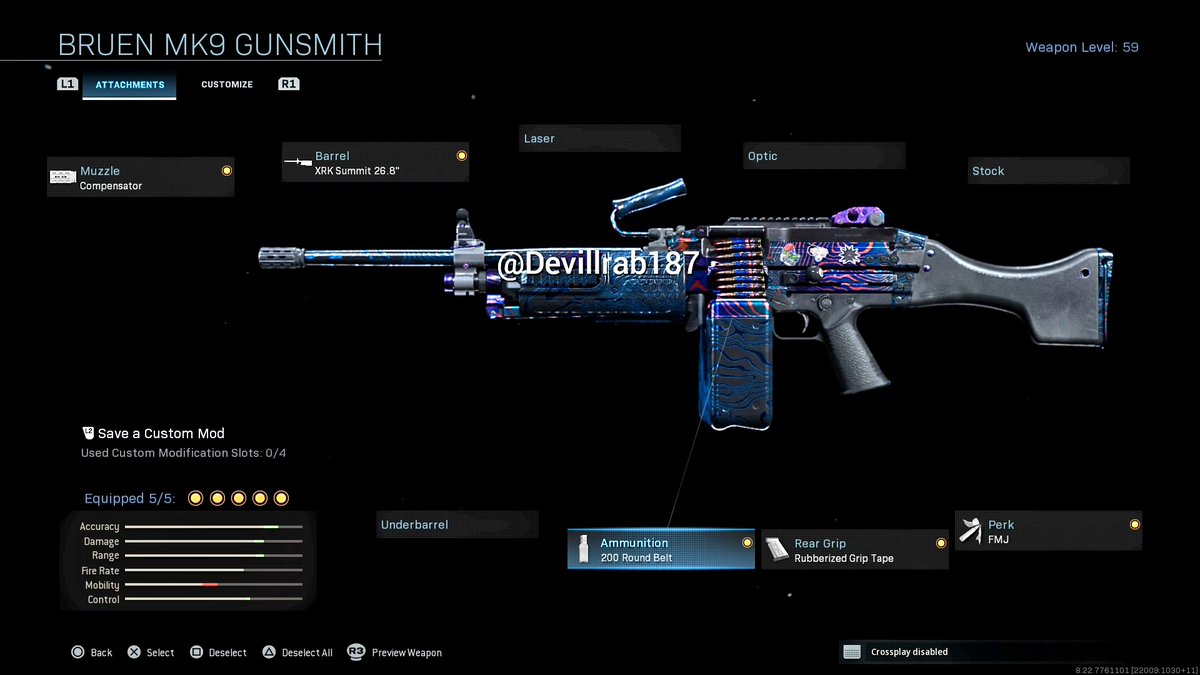Open the empty Underbarrel slot

tap(457, 525)
